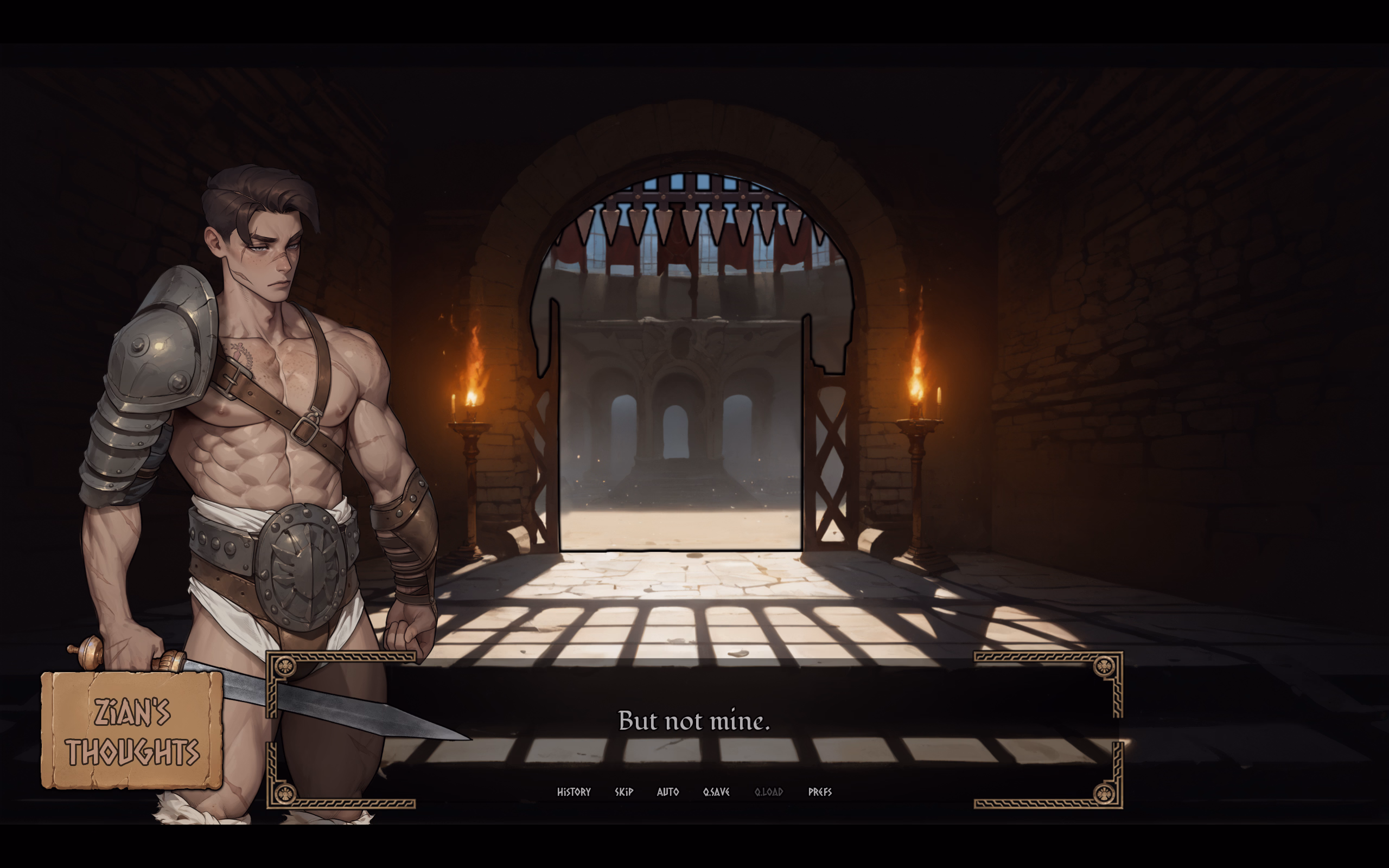
Task: Enable Auto-advance reading mode
Action: click(667, 792)
